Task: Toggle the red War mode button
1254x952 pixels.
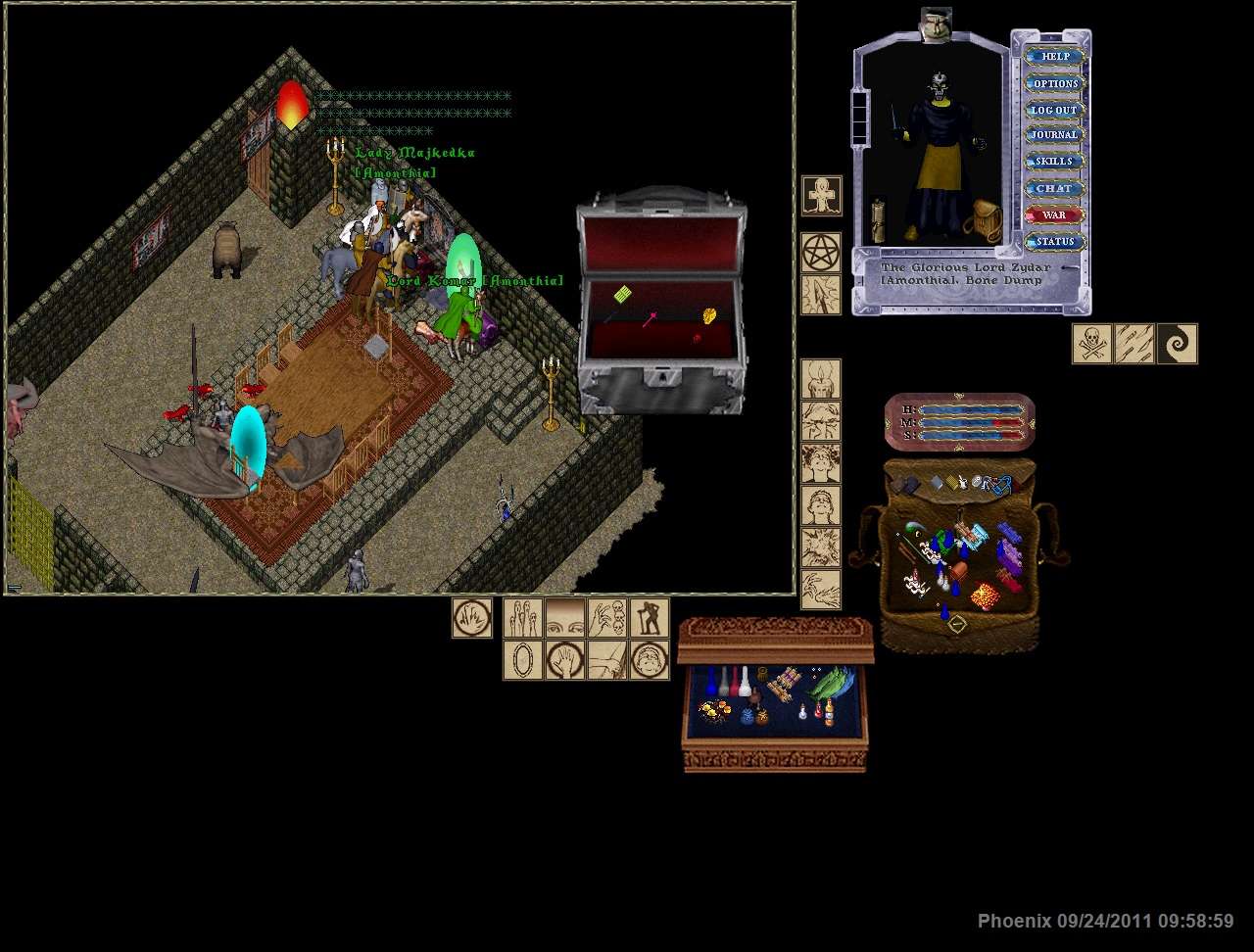Action: point(1054,214)
